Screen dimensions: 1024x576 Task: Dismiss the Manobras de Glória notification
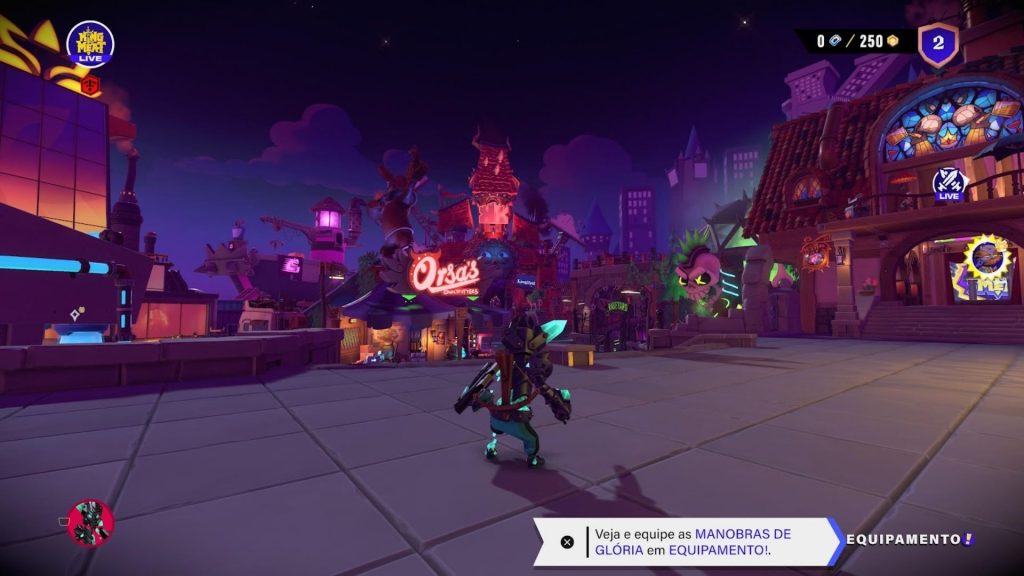coord(567,542)
